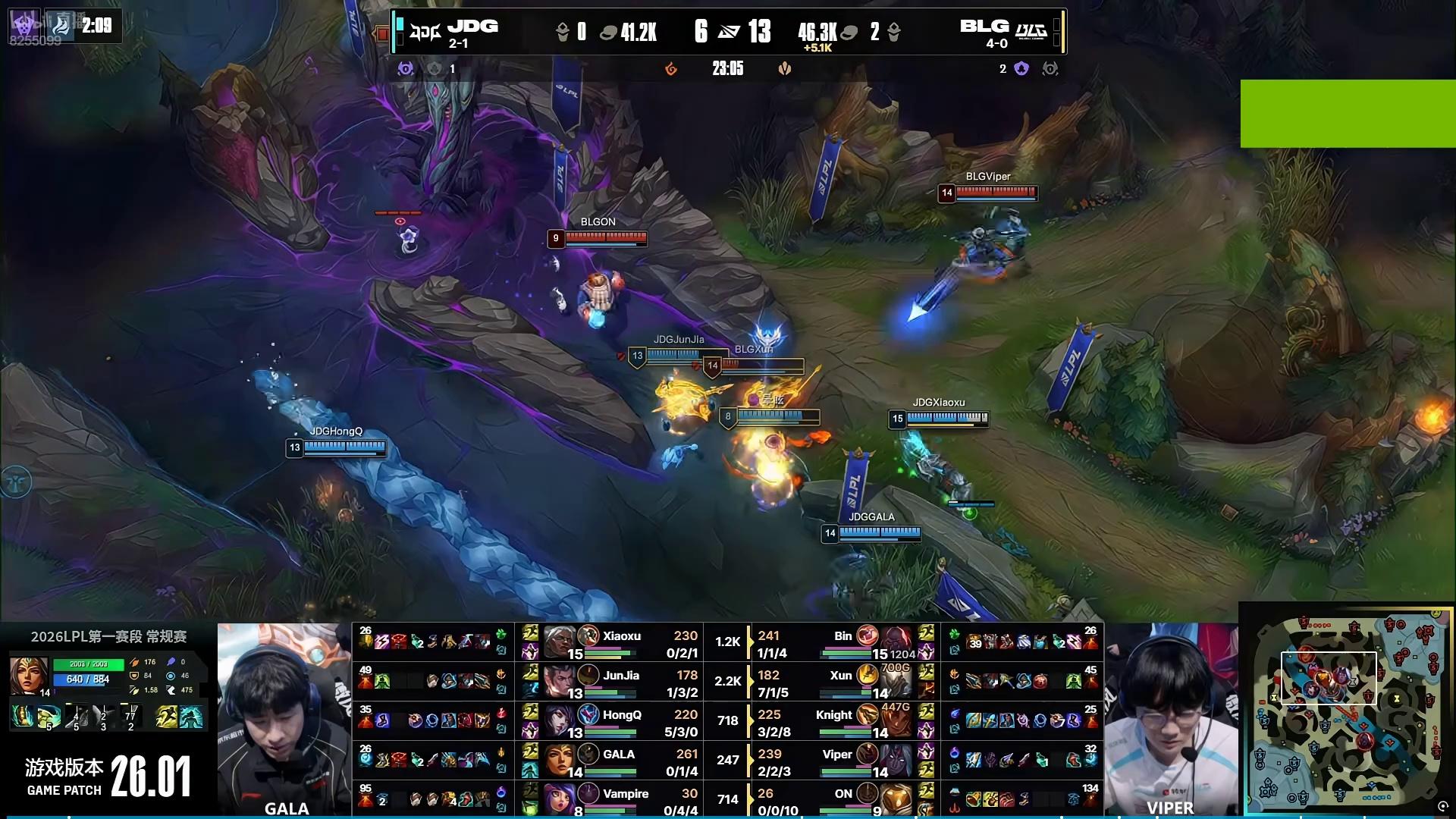Select Vampire's scoreboard champion portrait

560,800
